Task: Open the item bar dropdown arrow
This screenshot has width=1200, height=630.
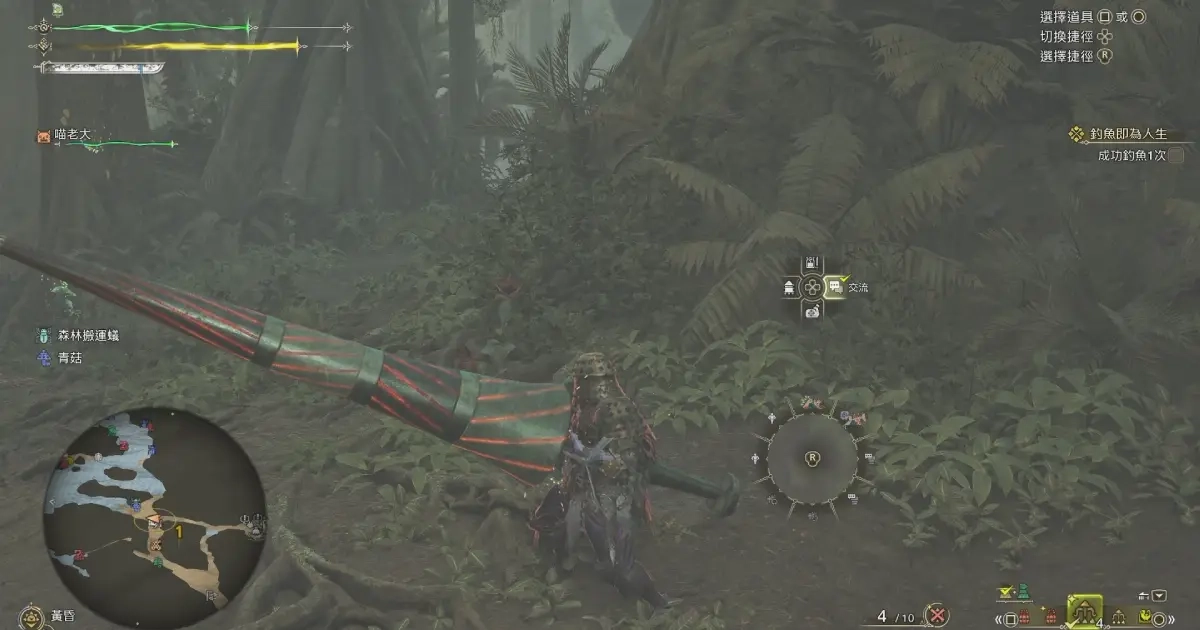Action: tap(1159, 596)
